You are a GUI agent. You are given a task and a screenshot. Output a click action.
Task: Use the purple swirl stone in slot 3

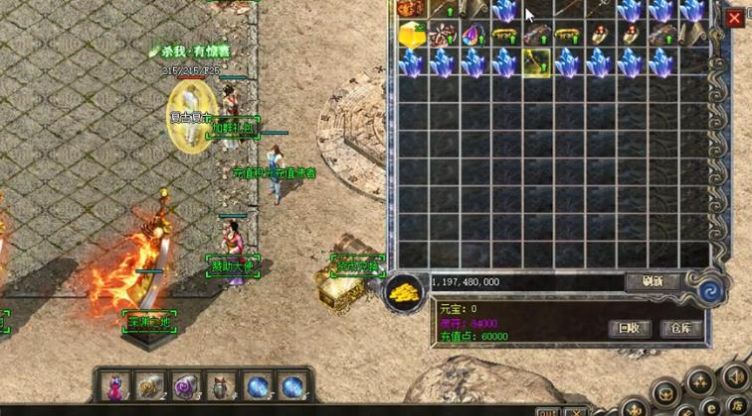pos(186,386)
